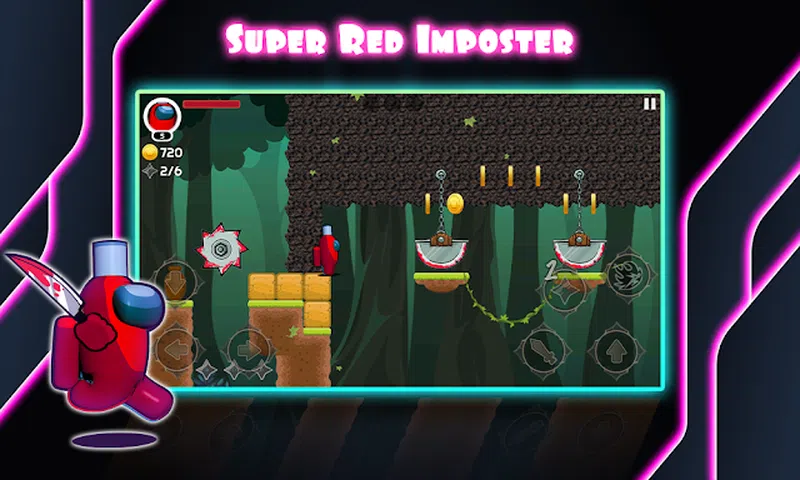800x480 pixels.
Task: Click the red imposter avatar portrait
Action: coord(160,117)
